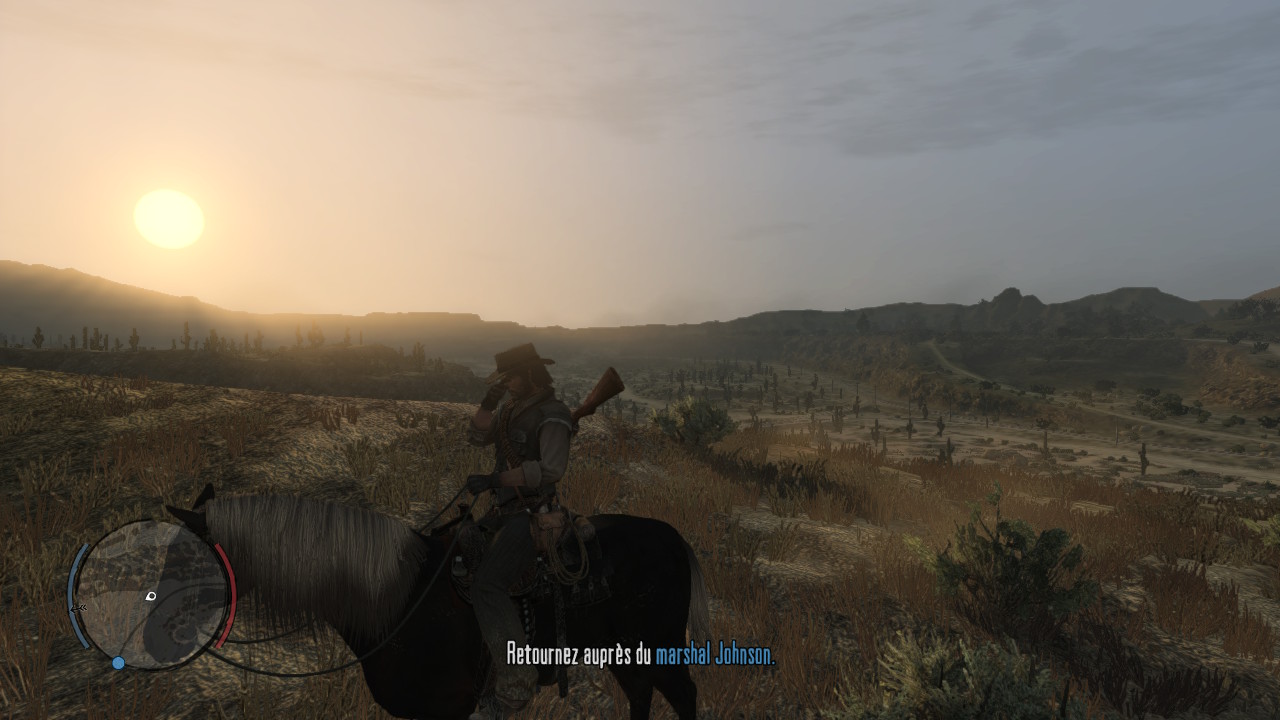1280x720 pixels.
Task: Open the circular minimap
Action: click(x=150, y=594)
